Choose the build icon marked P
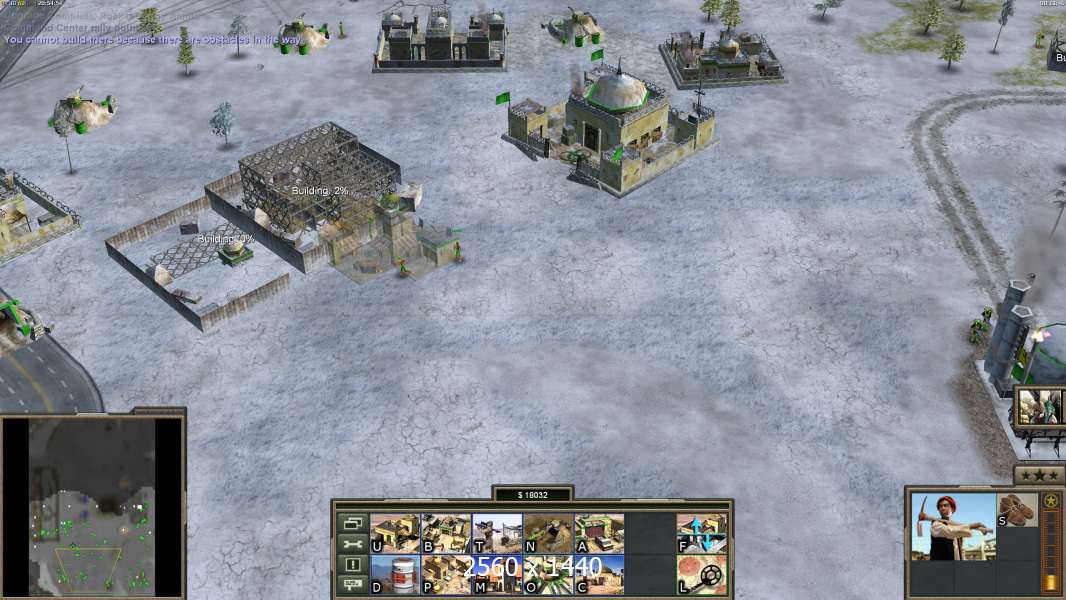Viewport: 1066px width, 600px height. click(446, 575)
